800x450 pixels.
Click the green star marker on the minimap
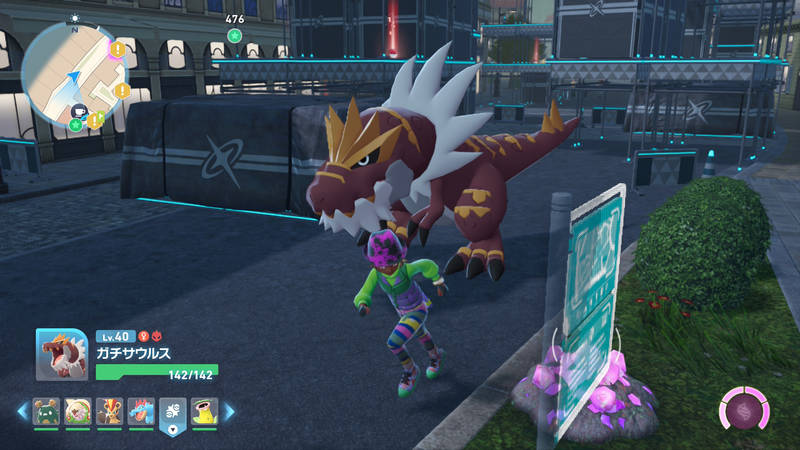[x=76, y=124]
